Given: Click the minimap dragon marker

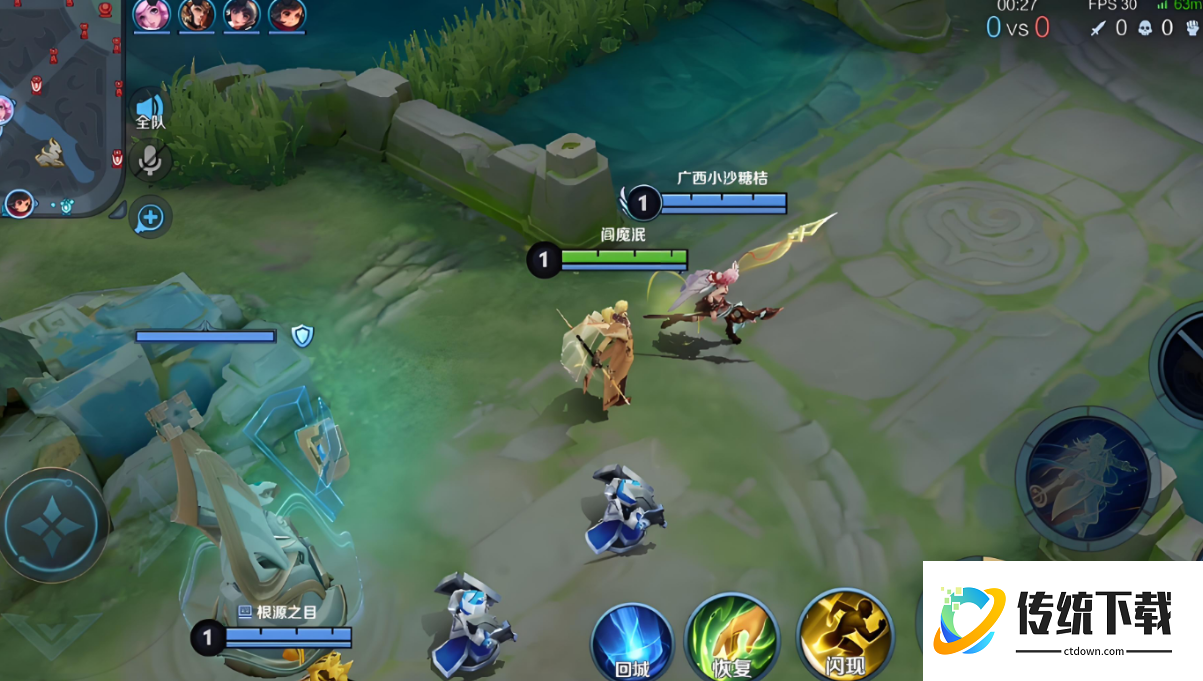Looking at the screenshot, I should click(x=49, y=152).
